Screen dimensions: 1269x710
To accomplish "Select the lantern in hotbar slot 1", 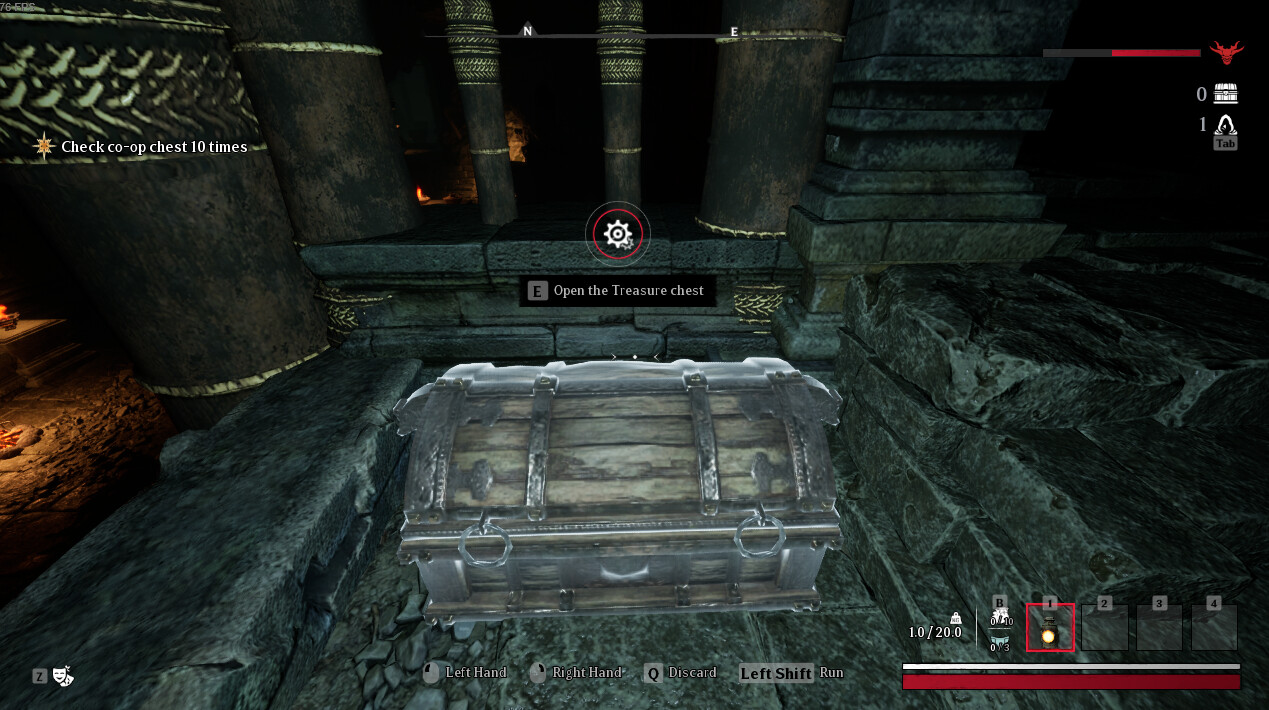I will pyautogui.click(x=1050, y=628).
